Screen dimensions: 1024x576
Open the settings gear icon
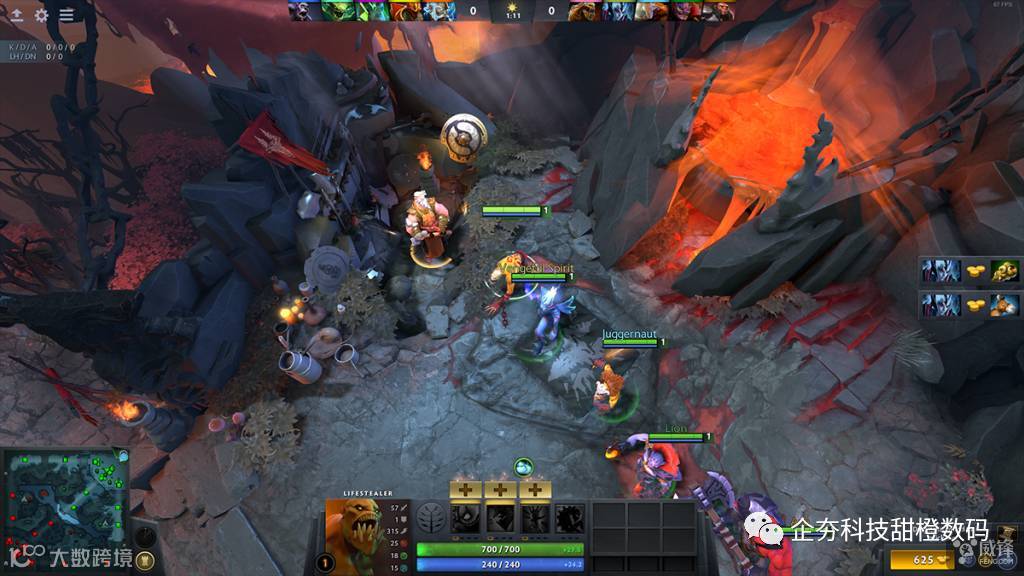(41, 15)
